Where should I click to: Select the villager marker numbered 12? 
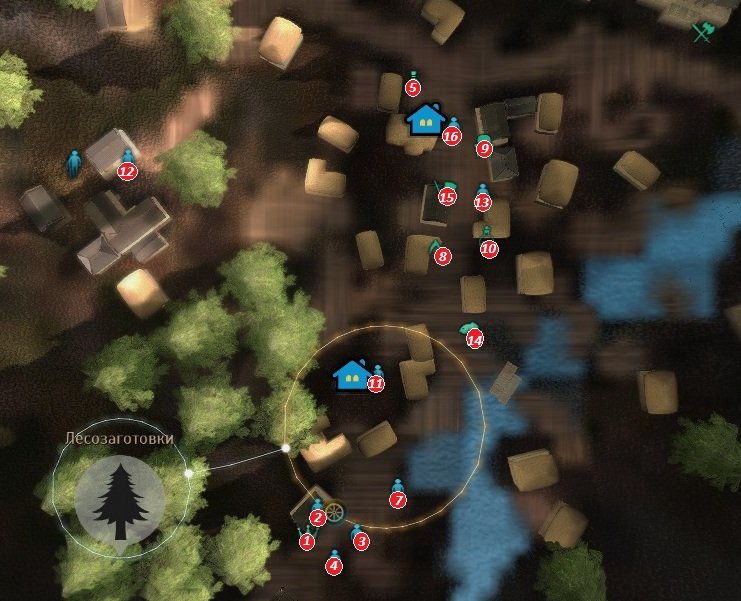pyautogui.click(x=127, y=169)
